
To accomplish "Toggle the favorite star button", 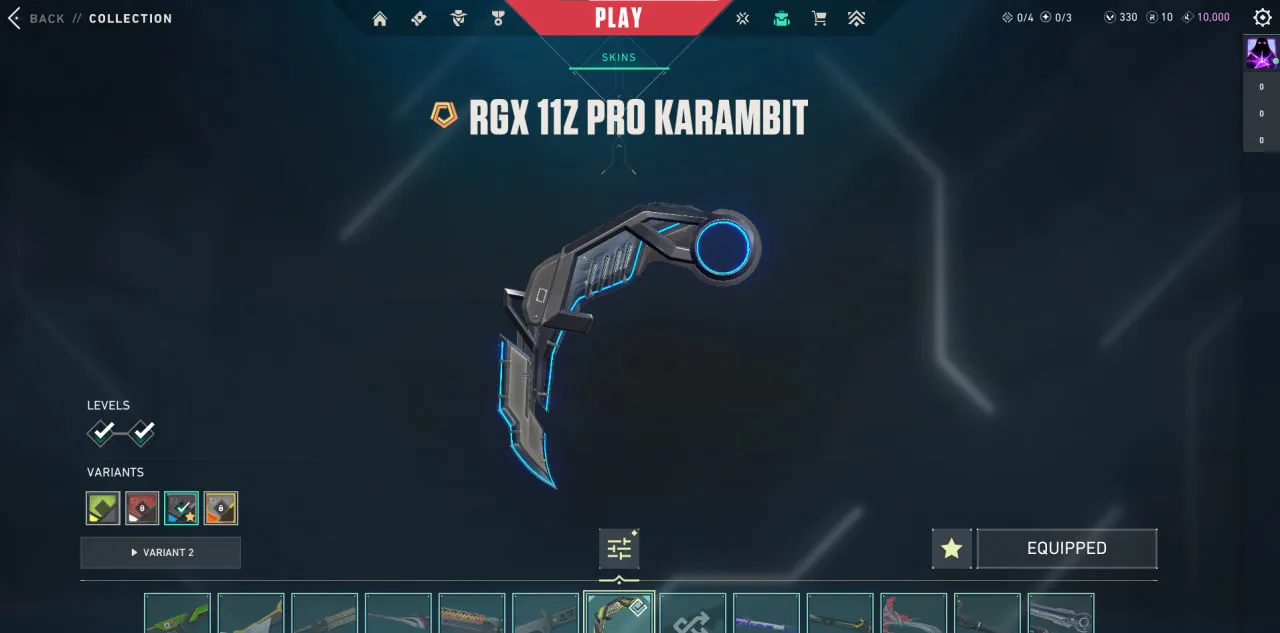I will click(951, 548).
